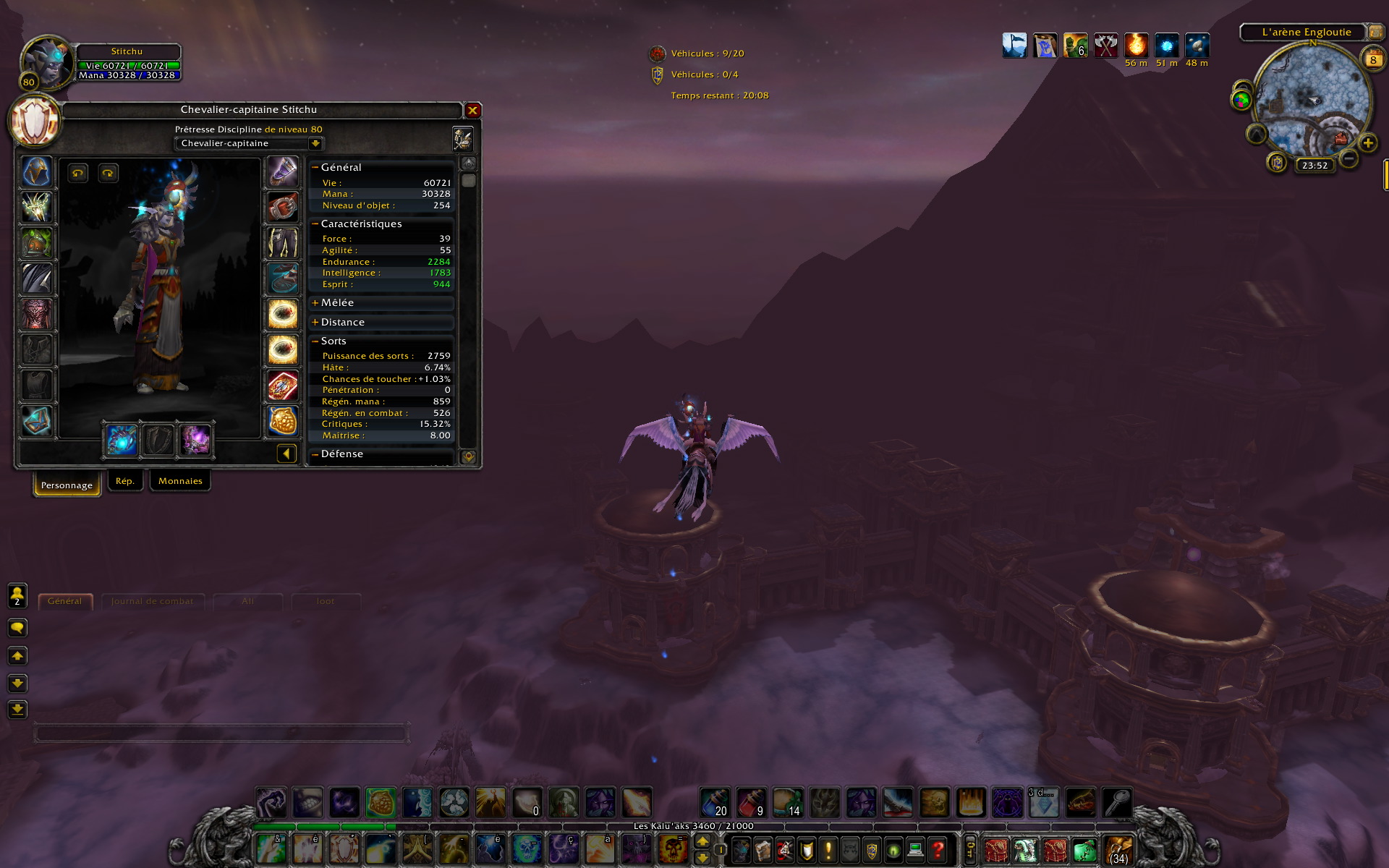
Task: Open the red question mark help button
Action: [x=938, y=848]
